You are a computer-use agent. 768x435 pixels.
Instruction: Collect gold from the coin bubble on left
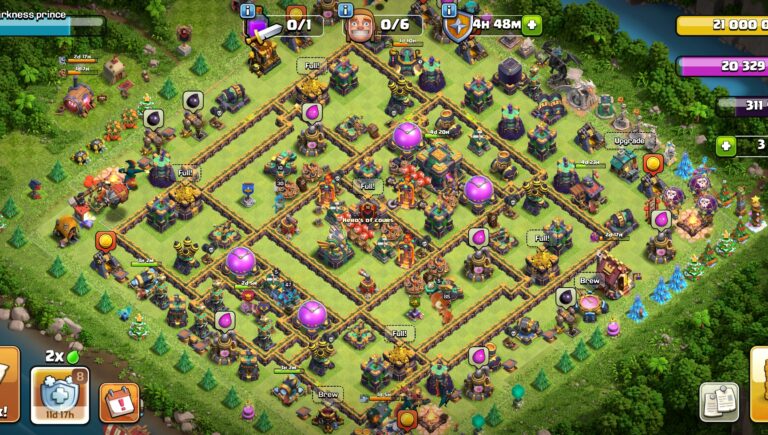[x=106, y=241]
